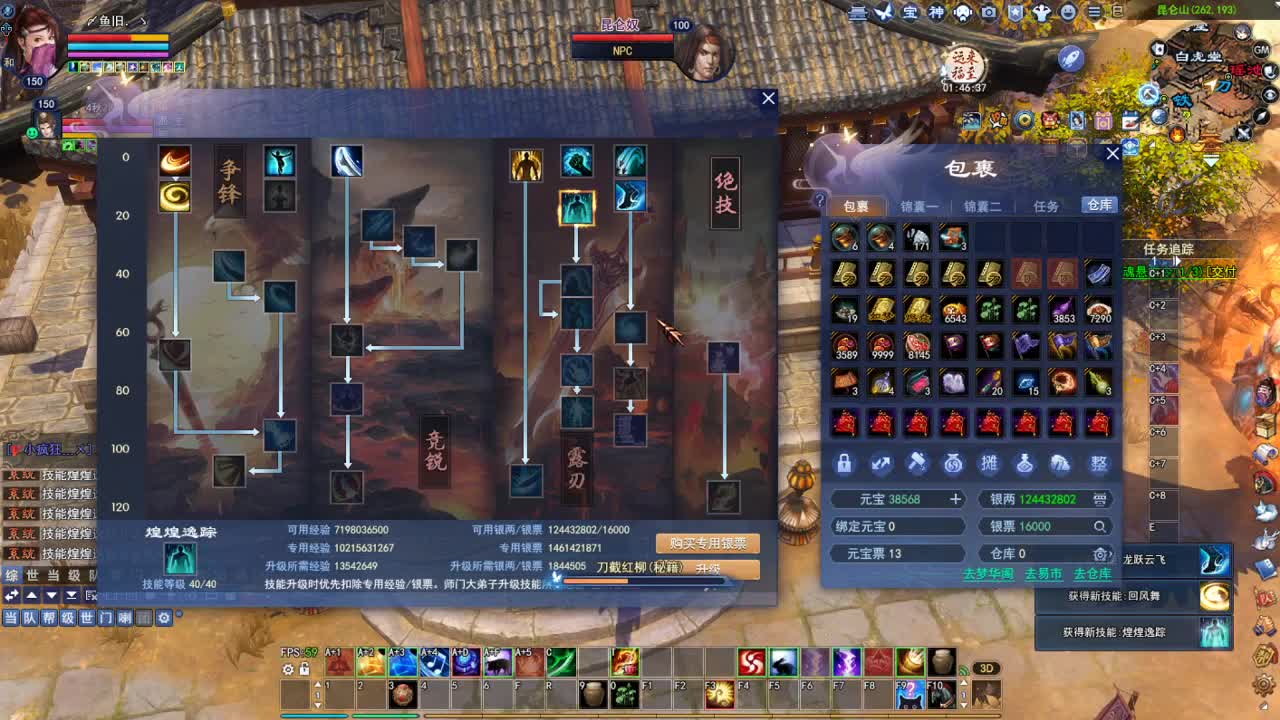Click the lock icon in the inventory toolbar
1280x720 pixels.
coord(845,463)
